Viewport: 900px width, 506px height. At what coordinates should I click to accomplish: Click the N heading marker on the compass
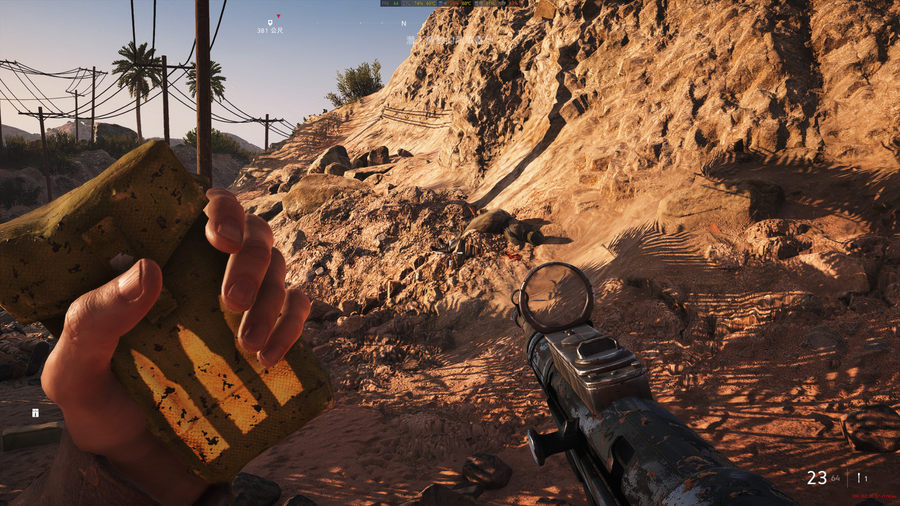403,23
